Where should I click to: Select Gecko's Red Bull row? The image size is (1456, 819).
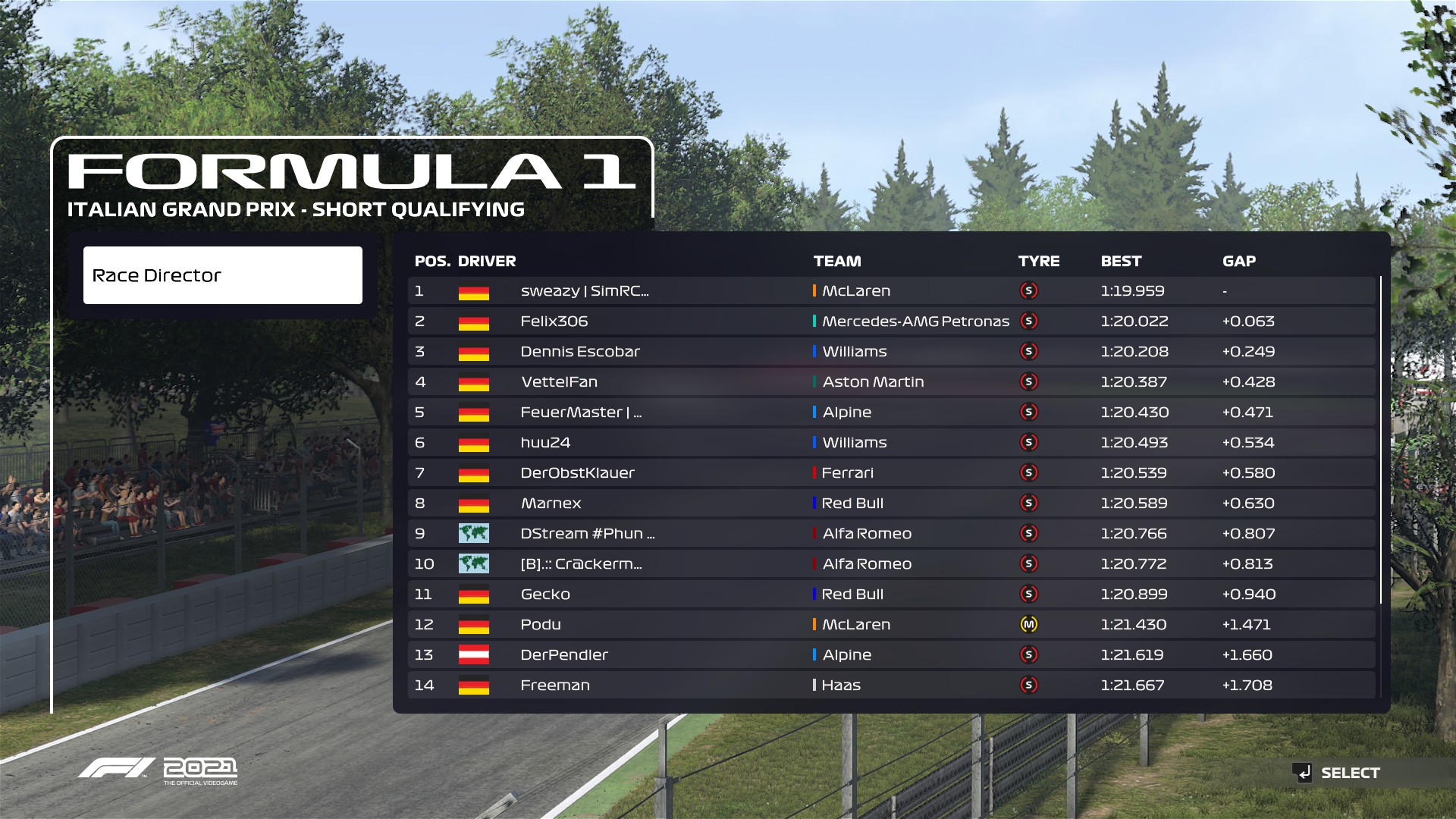tap(545, 595)
